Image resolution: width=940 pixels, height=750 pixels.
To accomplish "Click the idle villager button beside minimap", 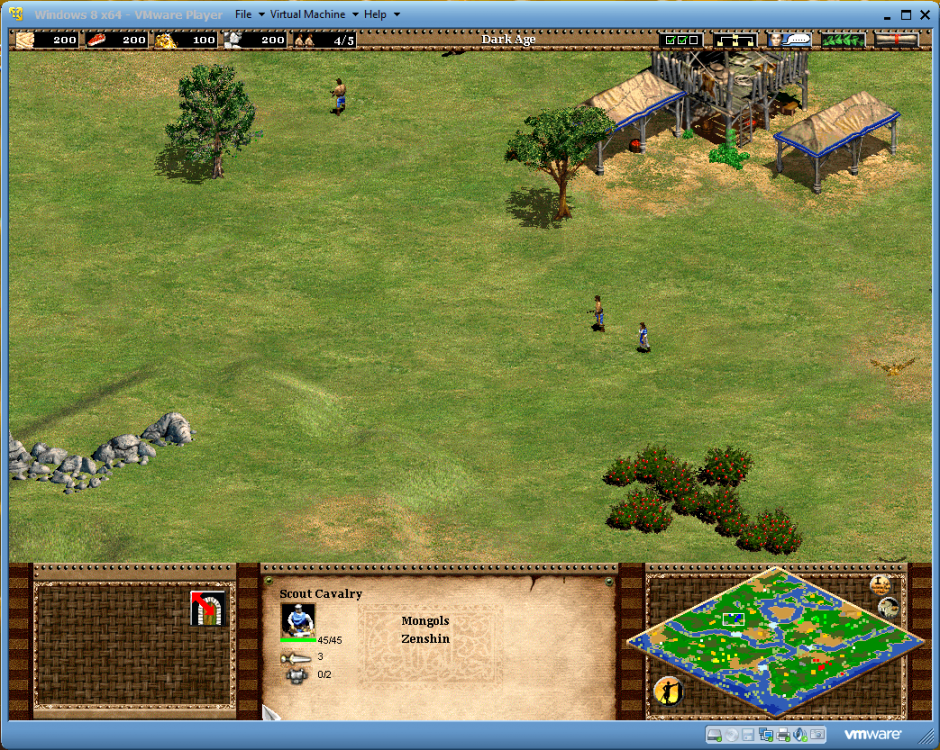I will tap(667, 689).
